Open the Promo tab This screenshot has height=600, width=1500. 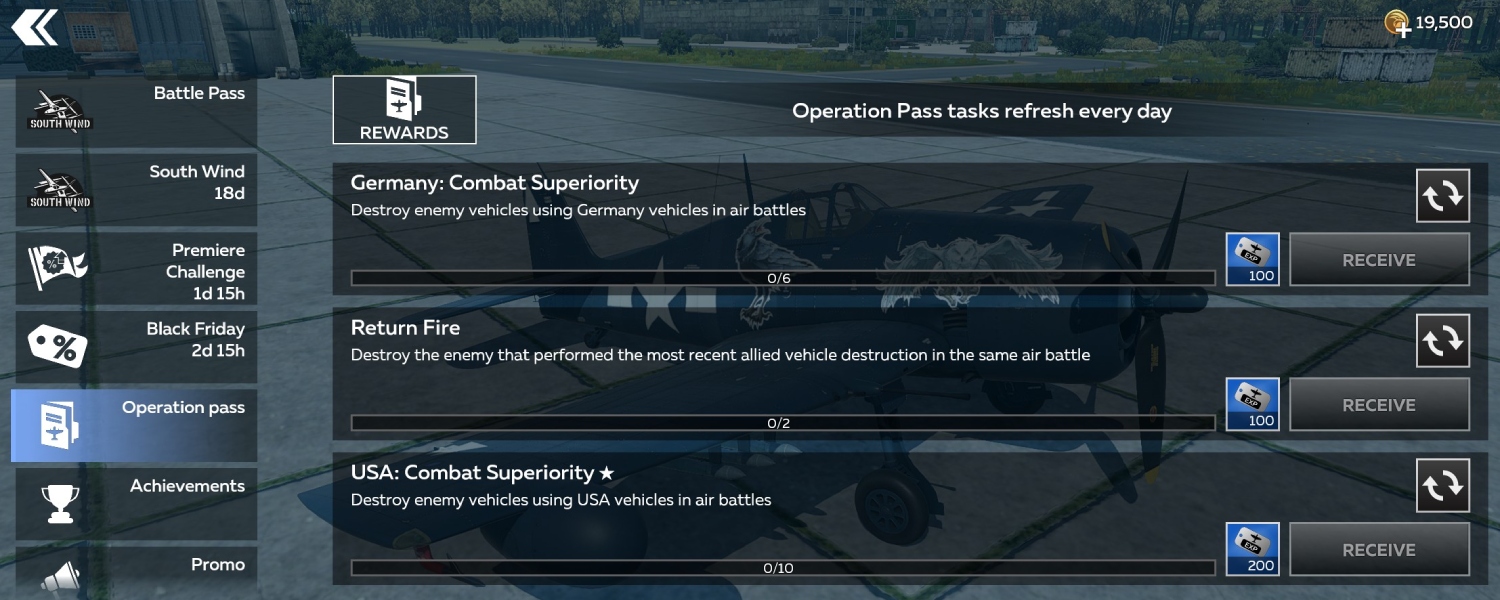point(136,573)
